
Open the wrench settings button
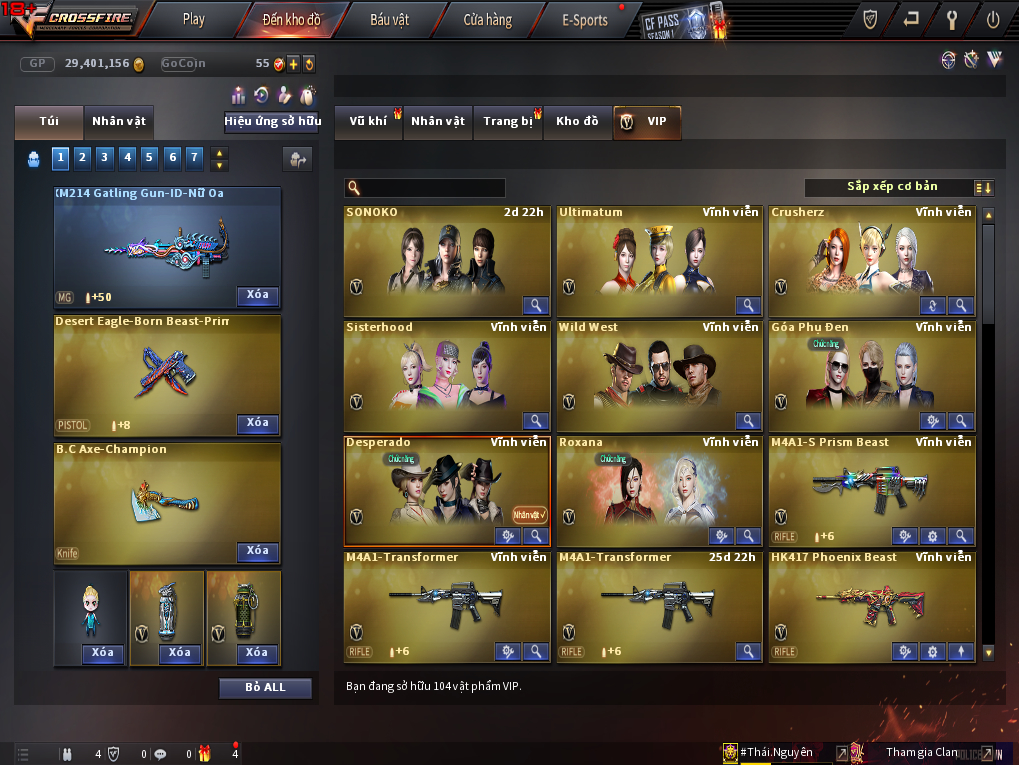[952, 19]
